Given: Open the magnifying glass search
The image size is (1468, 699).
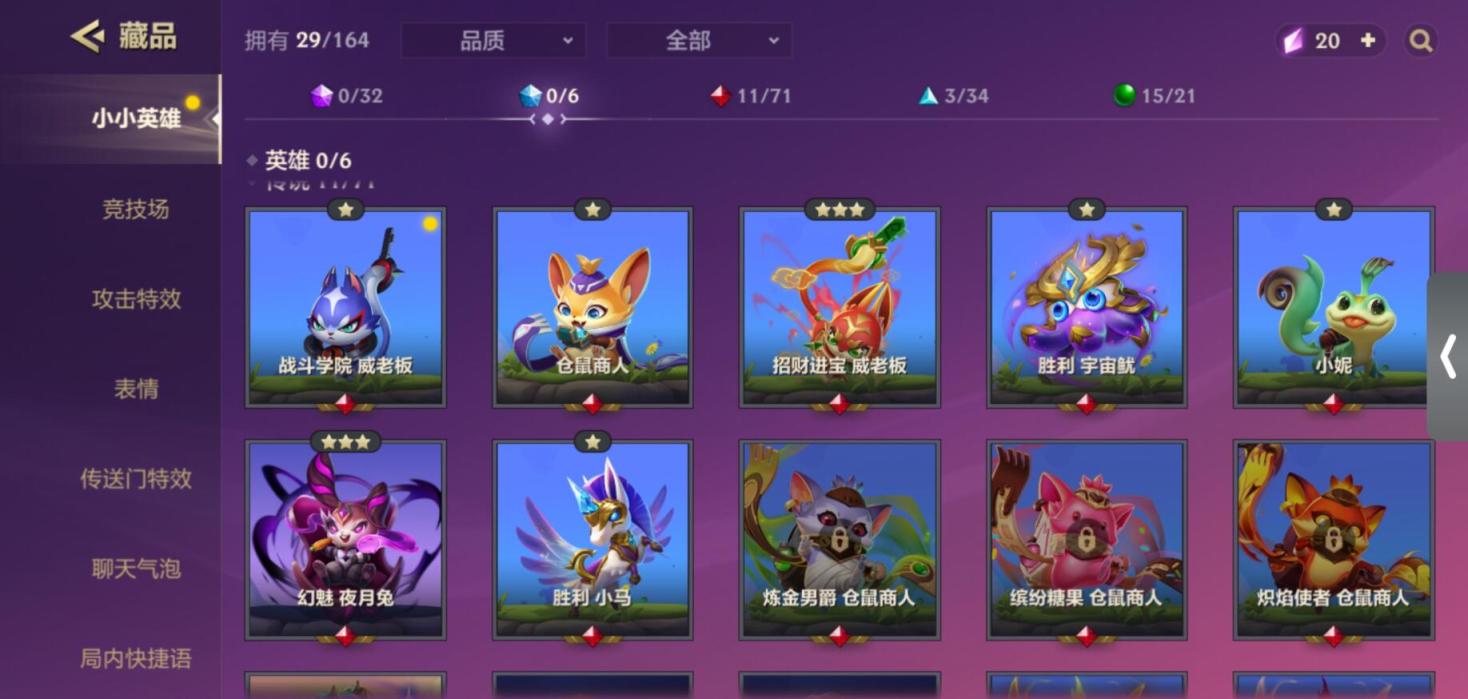Looking at the screenshot, I should [x=1420, y=41].
